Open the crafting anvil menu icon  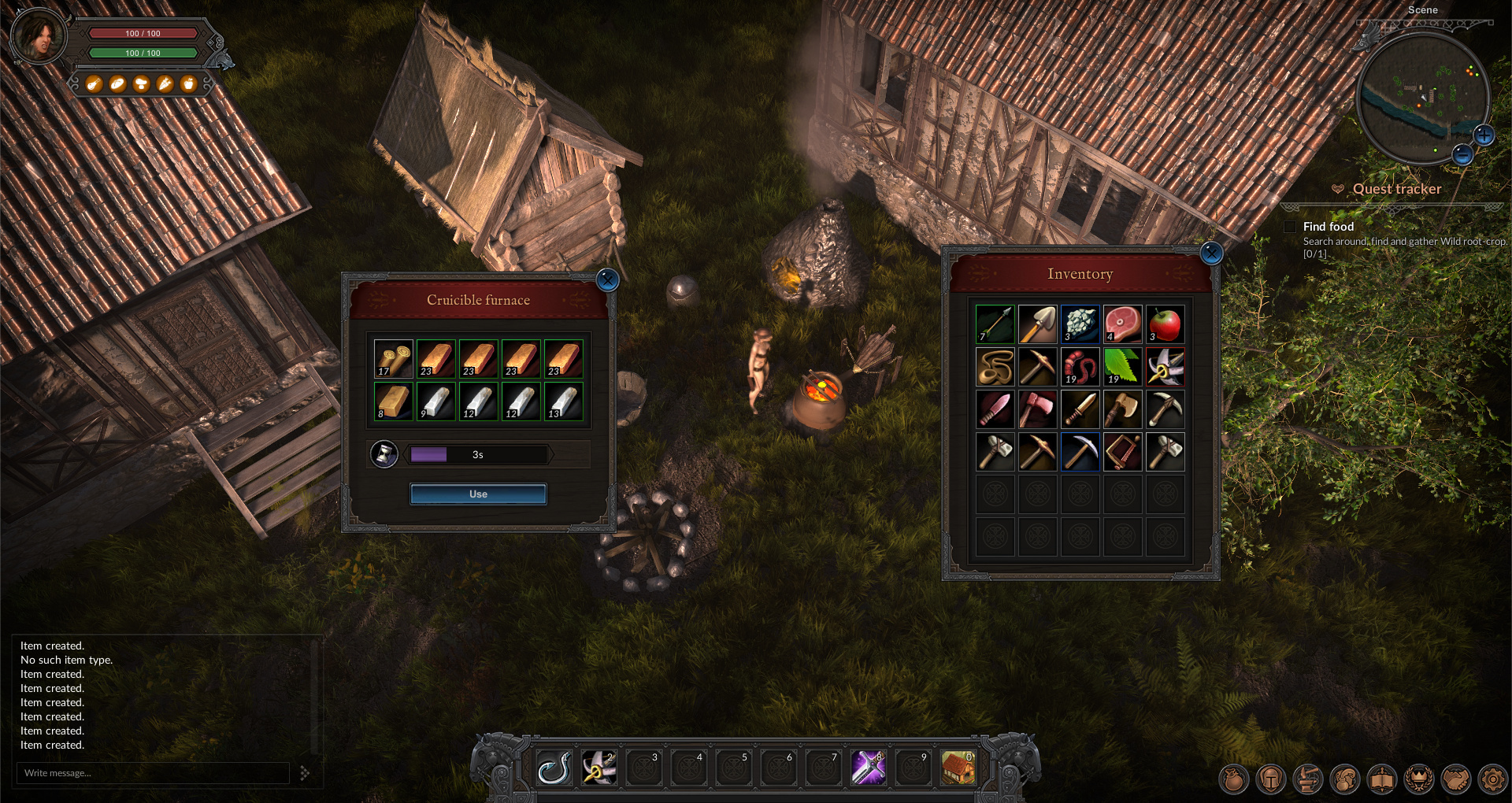point(1307,779)
